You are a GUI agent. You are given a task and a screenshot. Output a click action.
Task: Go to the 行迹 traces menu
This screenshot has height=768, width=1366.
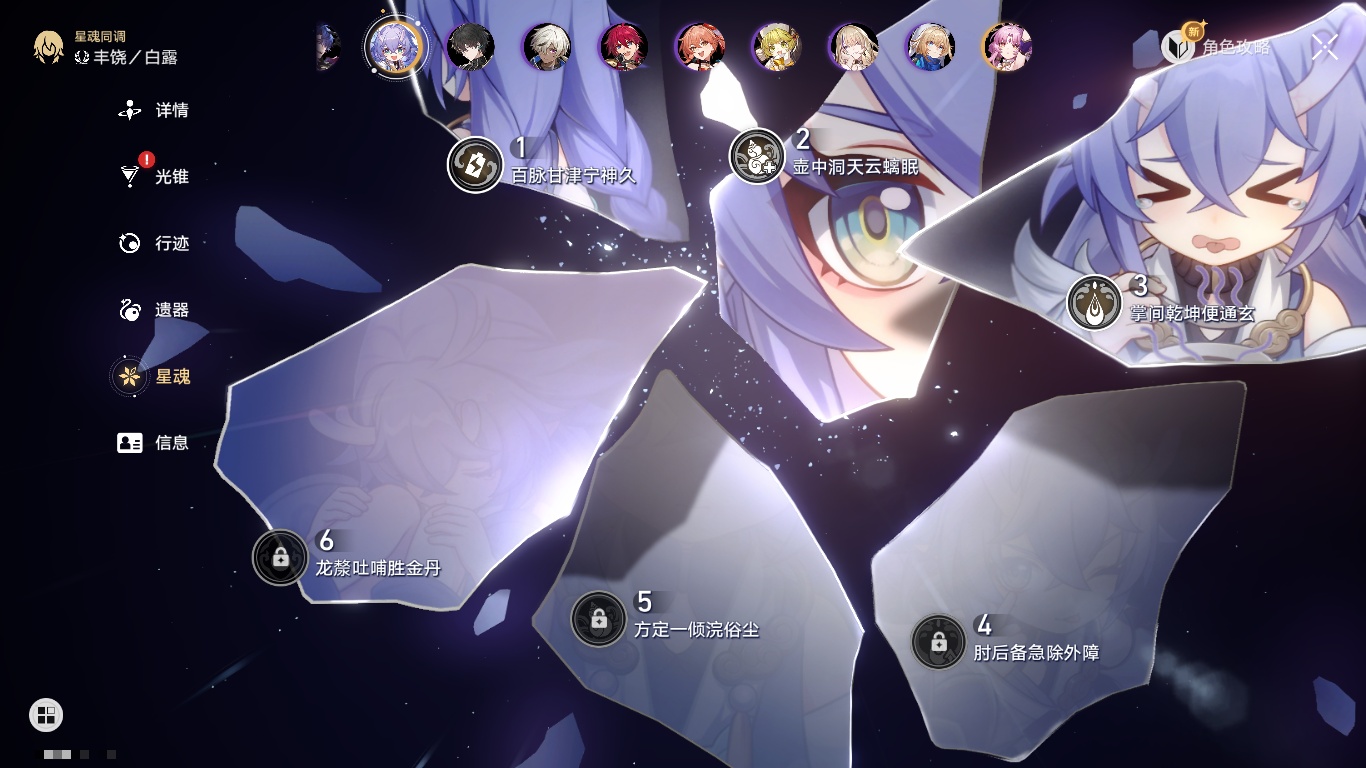point(155,243)
